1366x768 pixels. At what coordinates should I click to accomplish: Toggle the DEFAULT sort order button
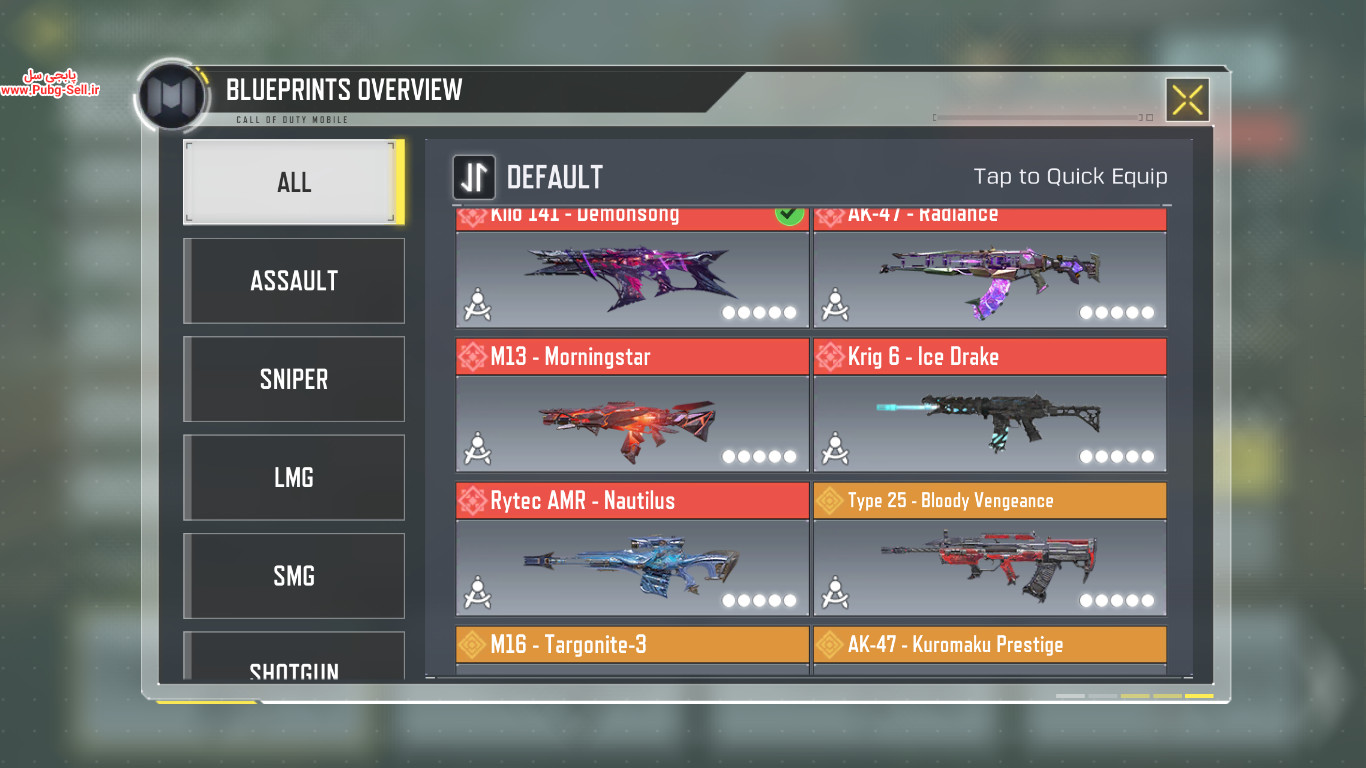[474, 177]
